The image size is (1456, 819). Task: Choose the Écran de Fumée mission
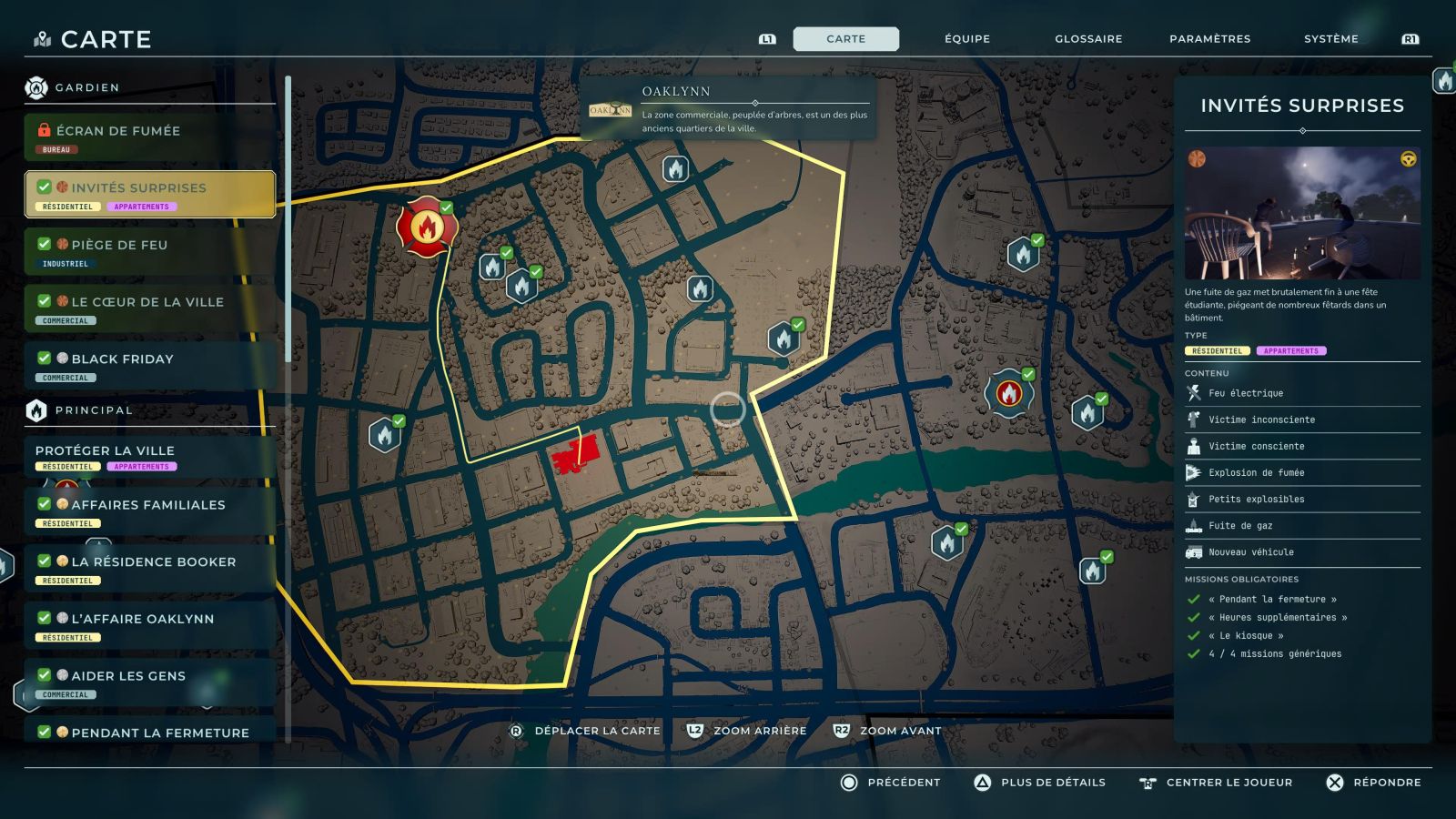point(149,137)
